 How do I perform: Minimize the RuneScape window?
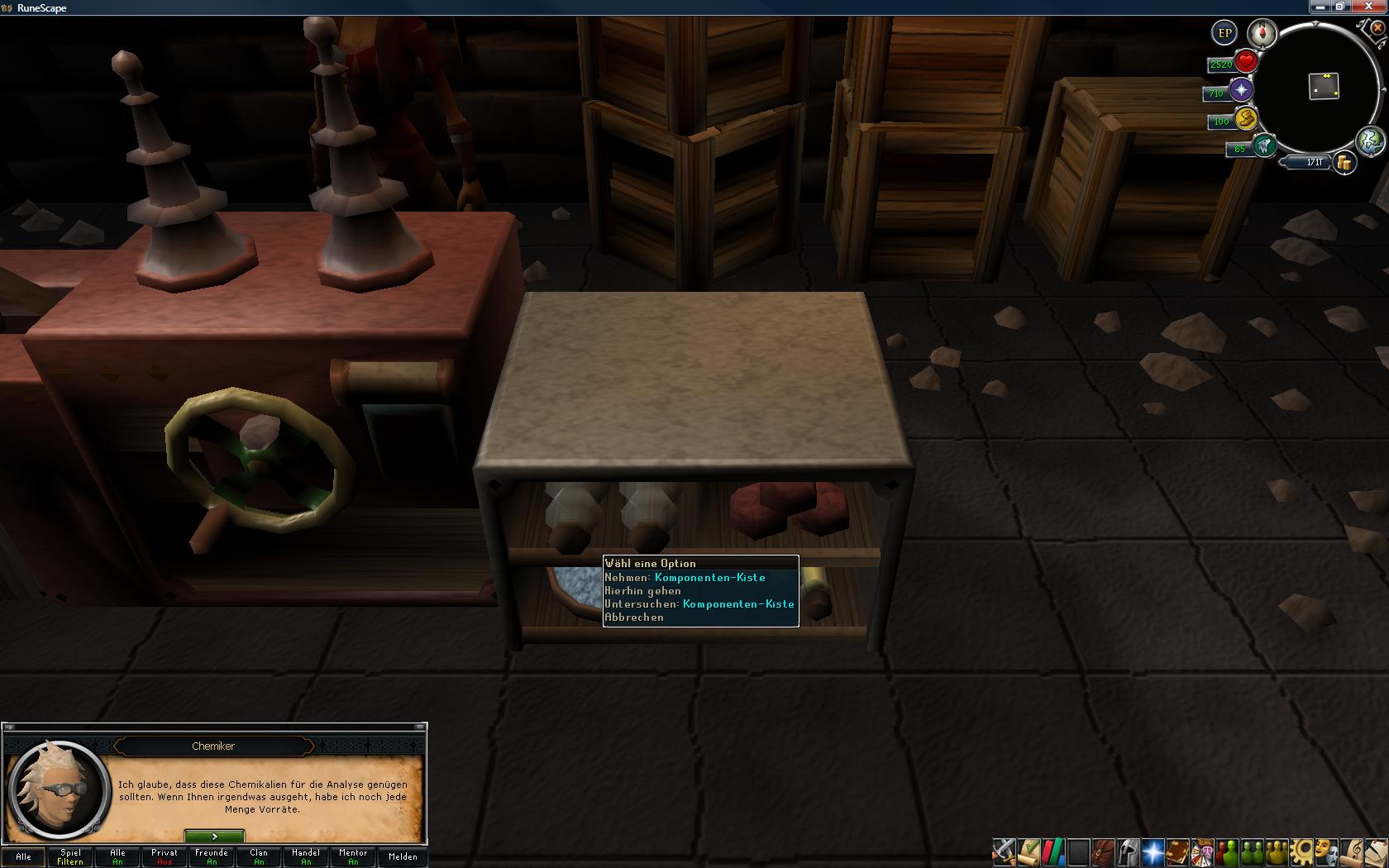pos(1319,7)
